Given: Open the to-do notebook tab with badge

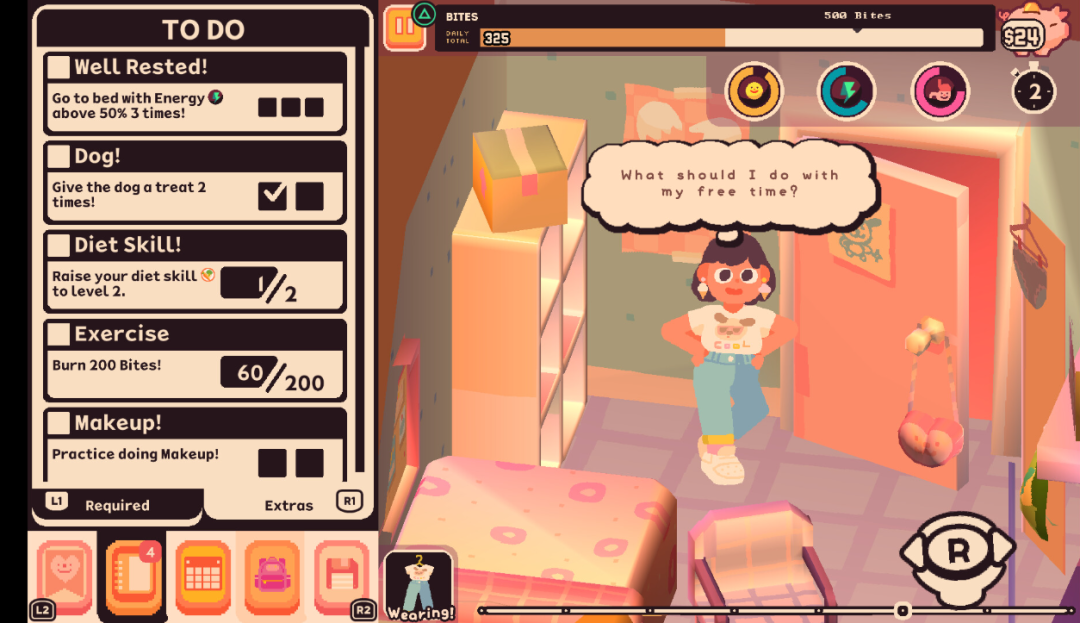Looking at the screenshot, I should 133,576.
